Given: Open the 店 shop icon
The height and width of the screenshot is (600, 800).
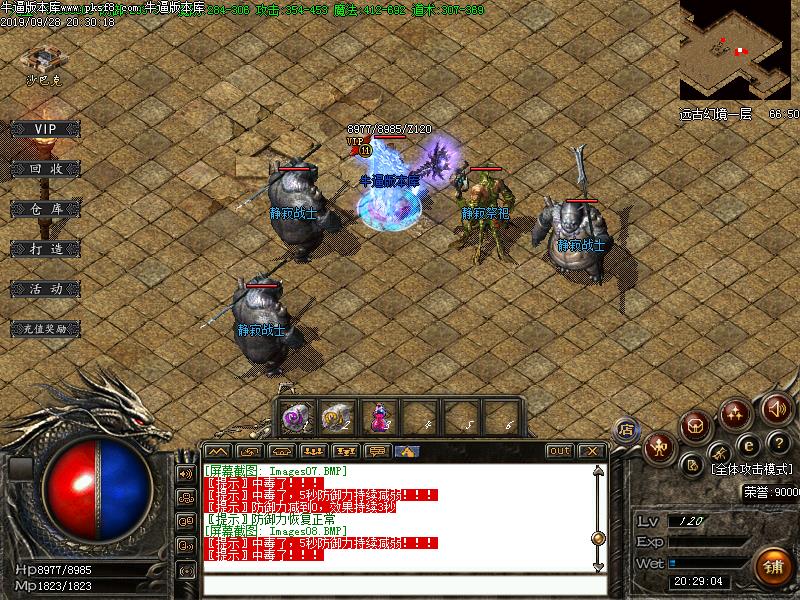Looking at the screenshot, I should (x=627, y=429).
